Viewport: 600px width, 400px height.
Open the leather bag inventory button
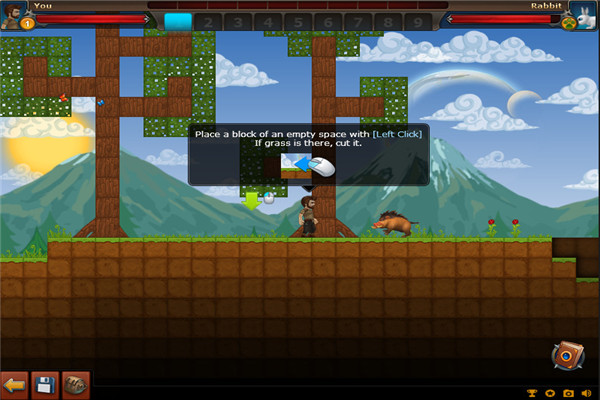coord(76,385)
